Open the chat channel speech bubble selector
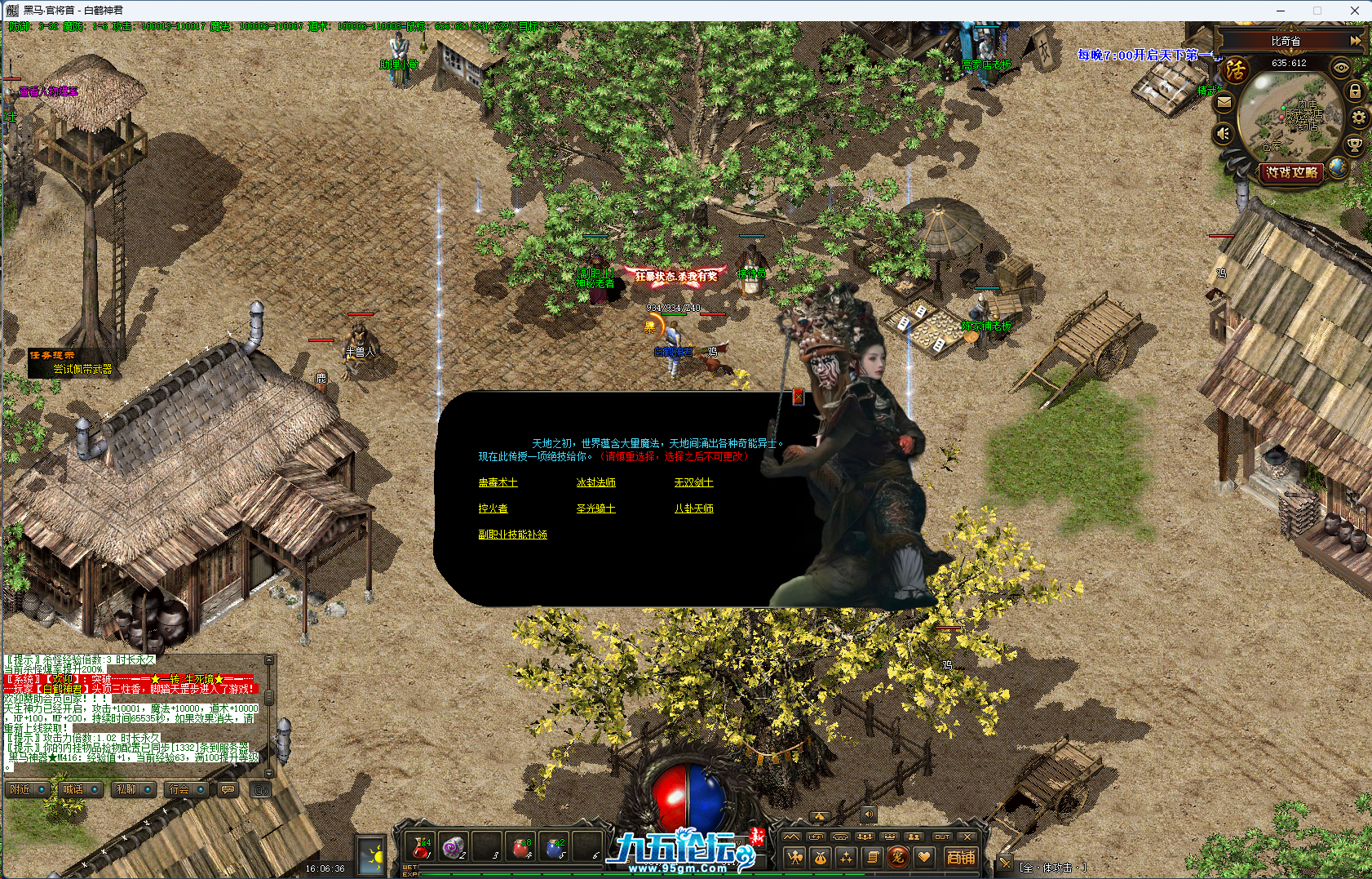Screen dimensions: 1372x879 [x=226, y=789]
